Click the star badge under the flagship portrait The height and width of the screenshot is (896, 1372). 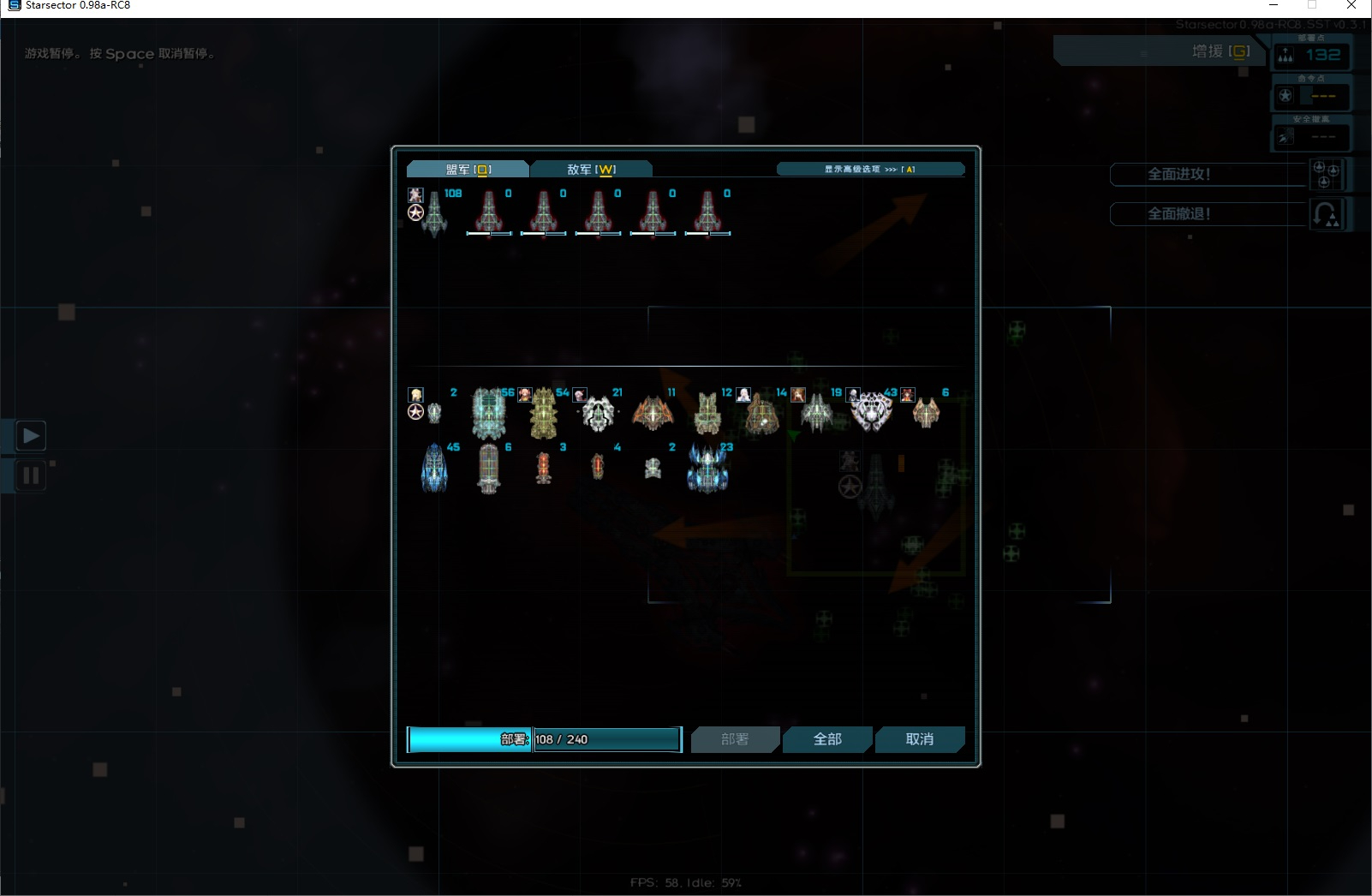(415, 212)
